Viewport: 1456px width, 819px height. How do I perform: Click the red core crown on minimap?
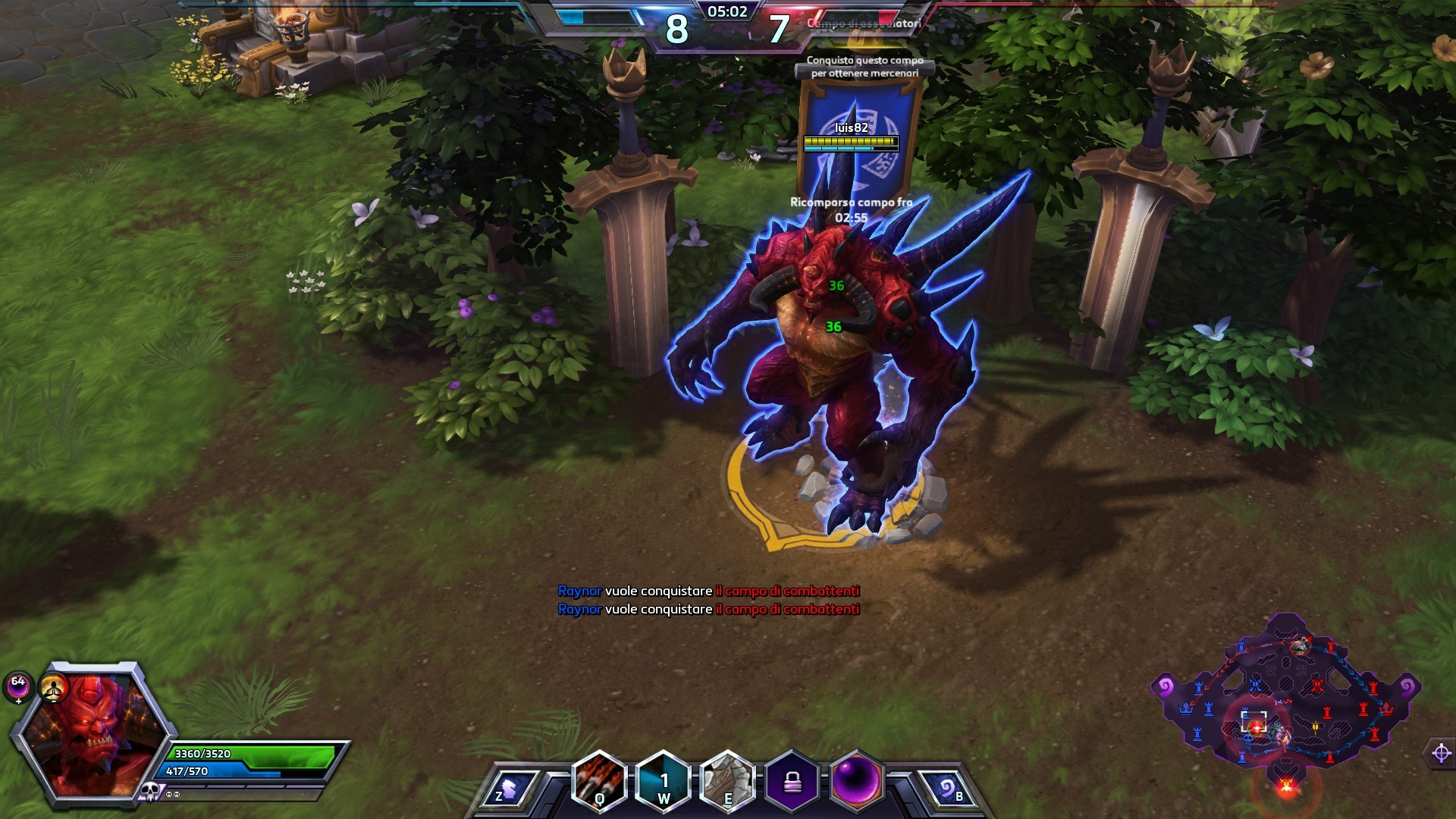point(1387,709)
